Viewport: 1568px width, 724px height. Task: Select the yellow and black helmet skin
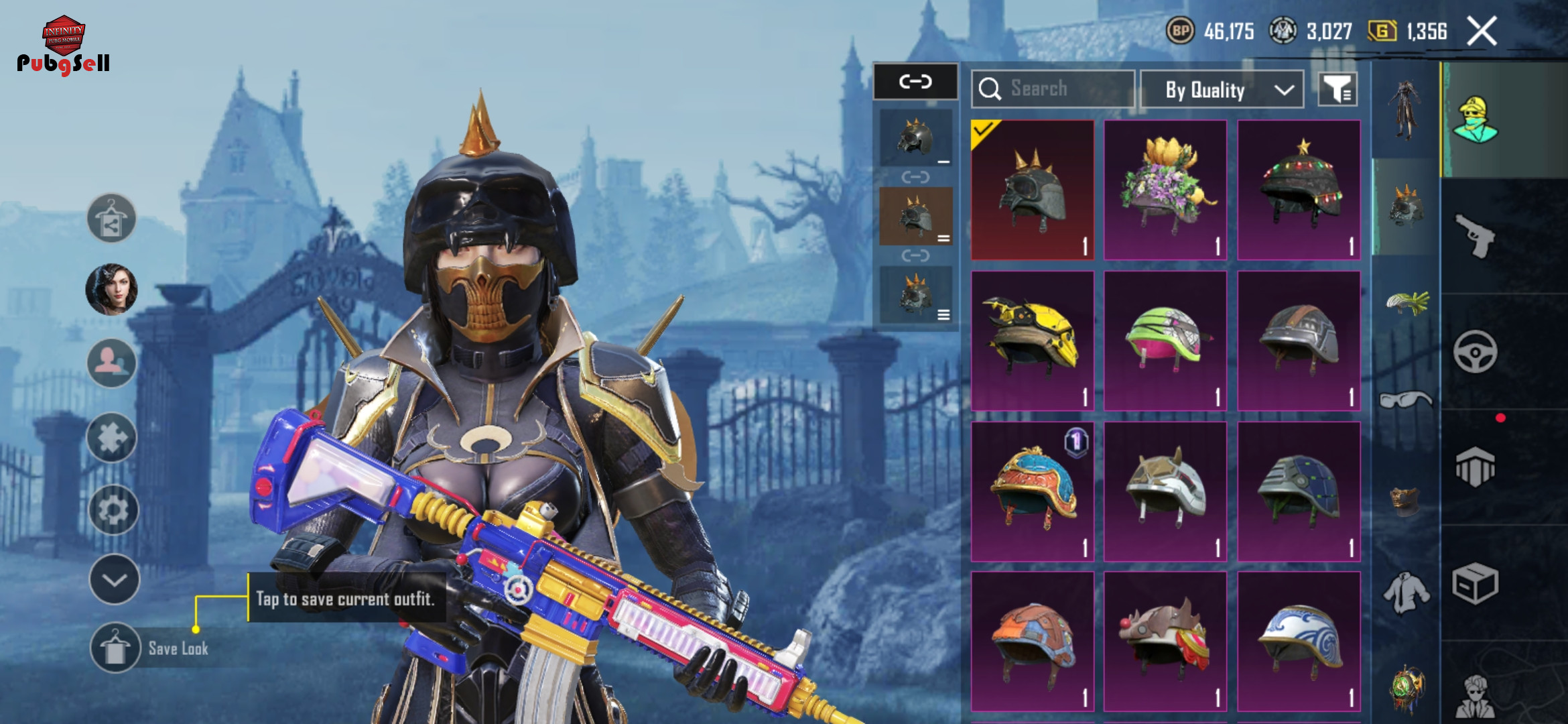coord(1032,341)
